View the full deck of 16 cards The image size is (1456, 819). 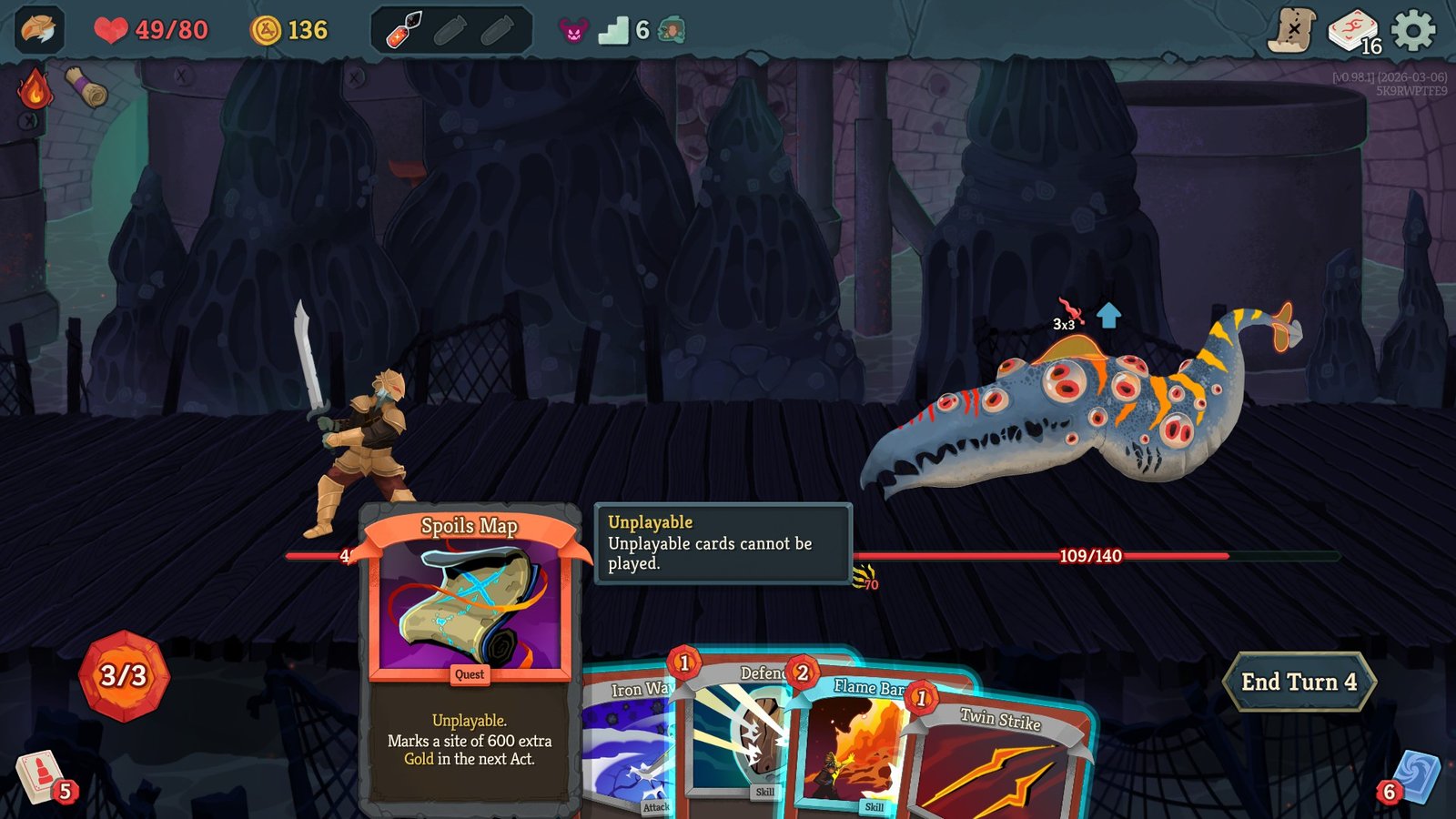(1354, 32)
